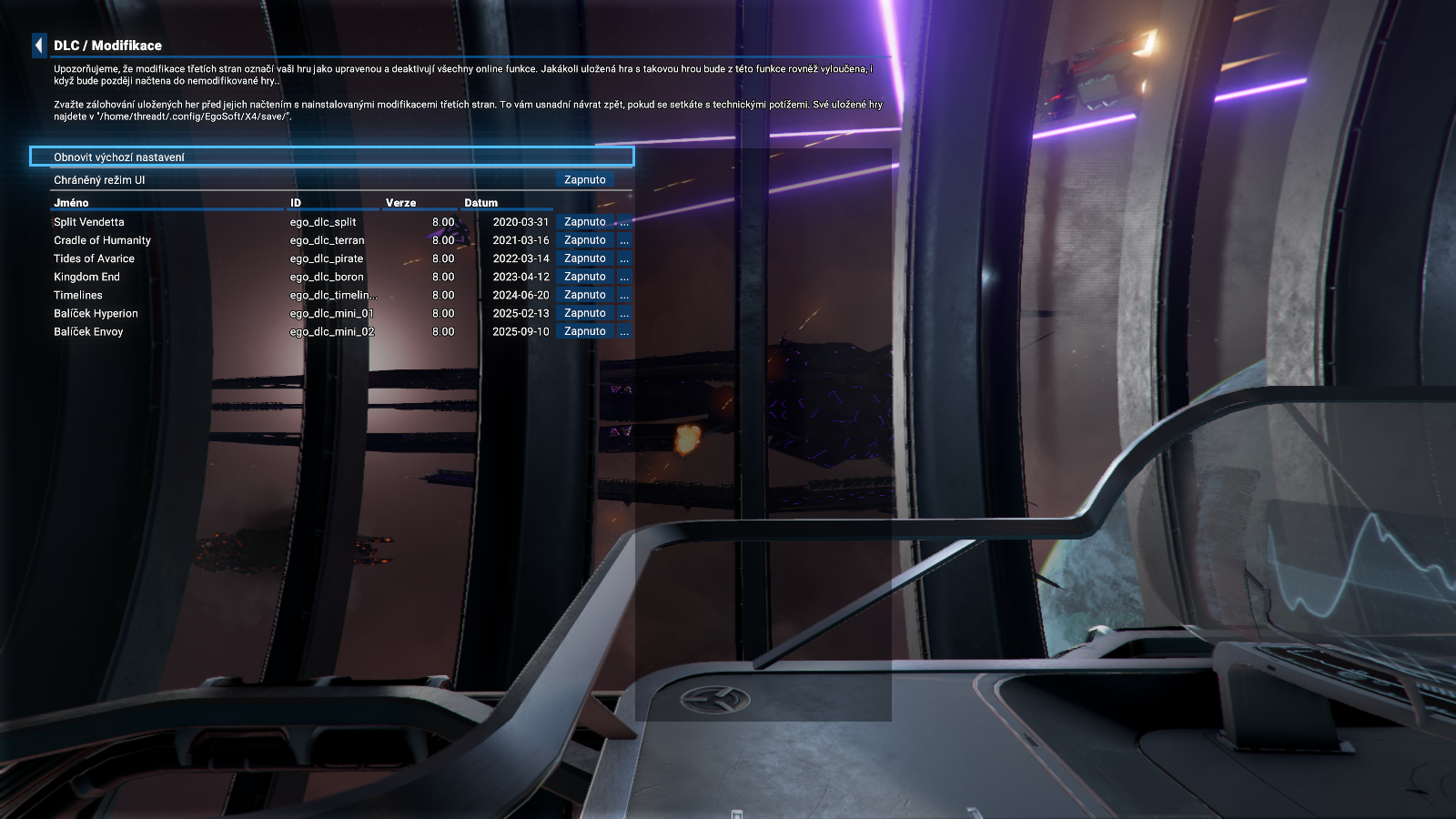Toggle Balíček Envoy's Zapnuto button

[584, 331]
